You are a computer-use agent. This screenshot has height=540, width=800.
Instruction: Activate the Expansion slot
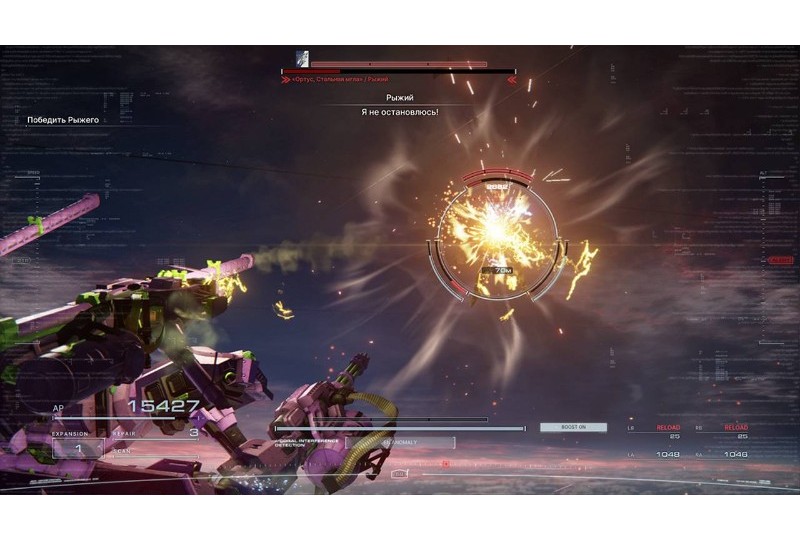77,446
